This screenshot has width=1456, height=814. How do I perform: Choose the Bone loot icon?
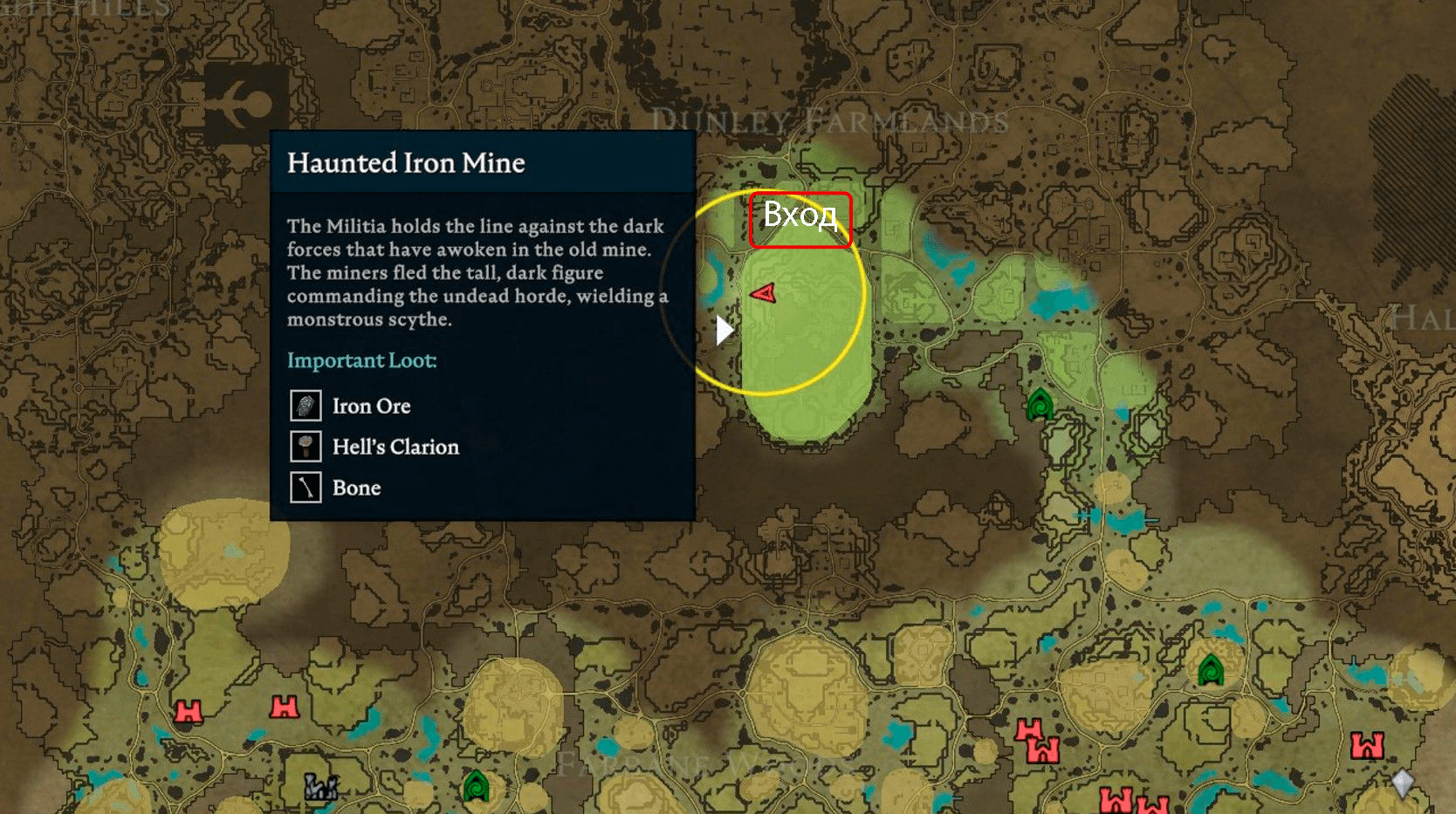pos(306,487)
